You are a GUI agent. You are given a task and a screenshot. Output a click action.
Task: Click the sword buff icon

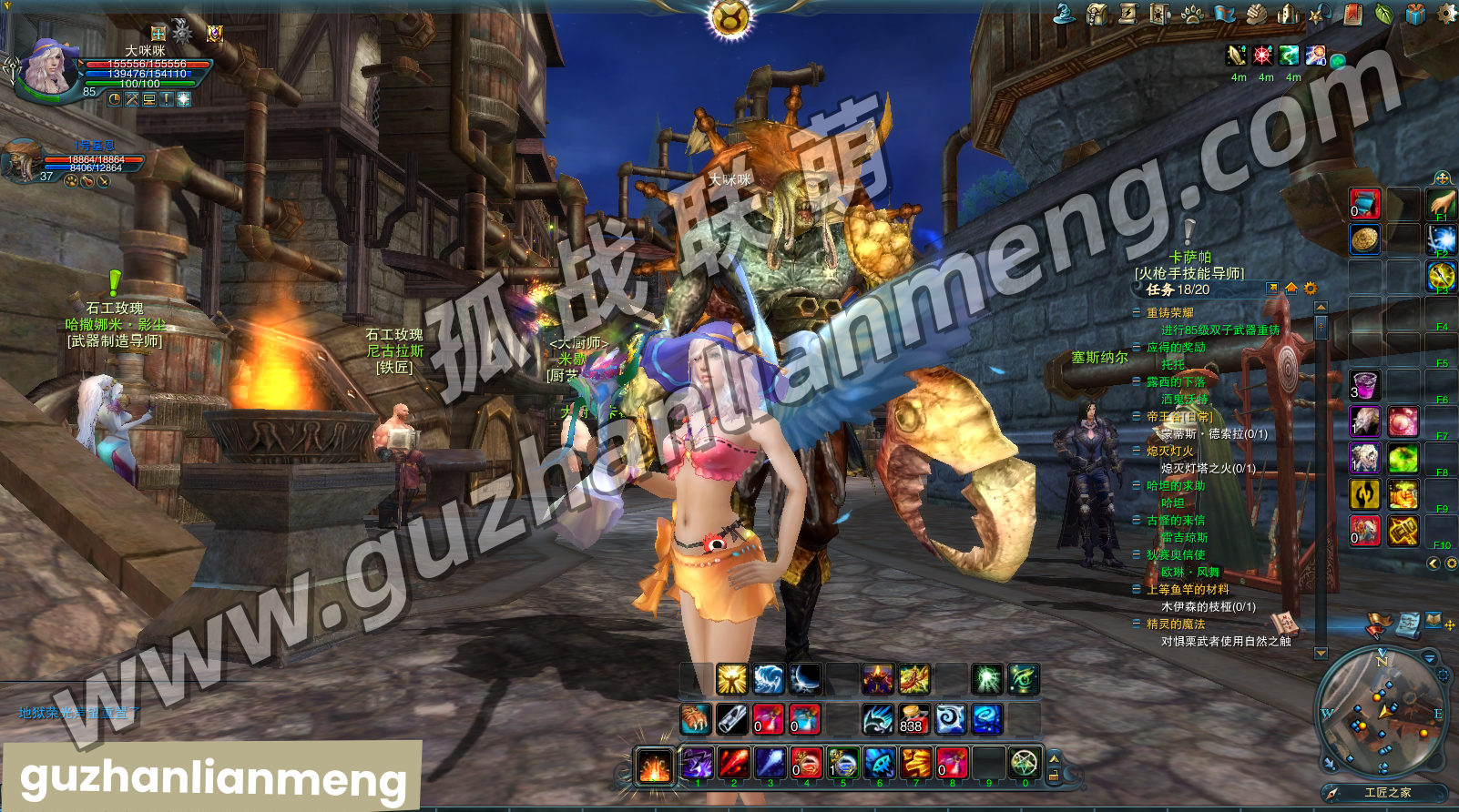click(1236, 56)
